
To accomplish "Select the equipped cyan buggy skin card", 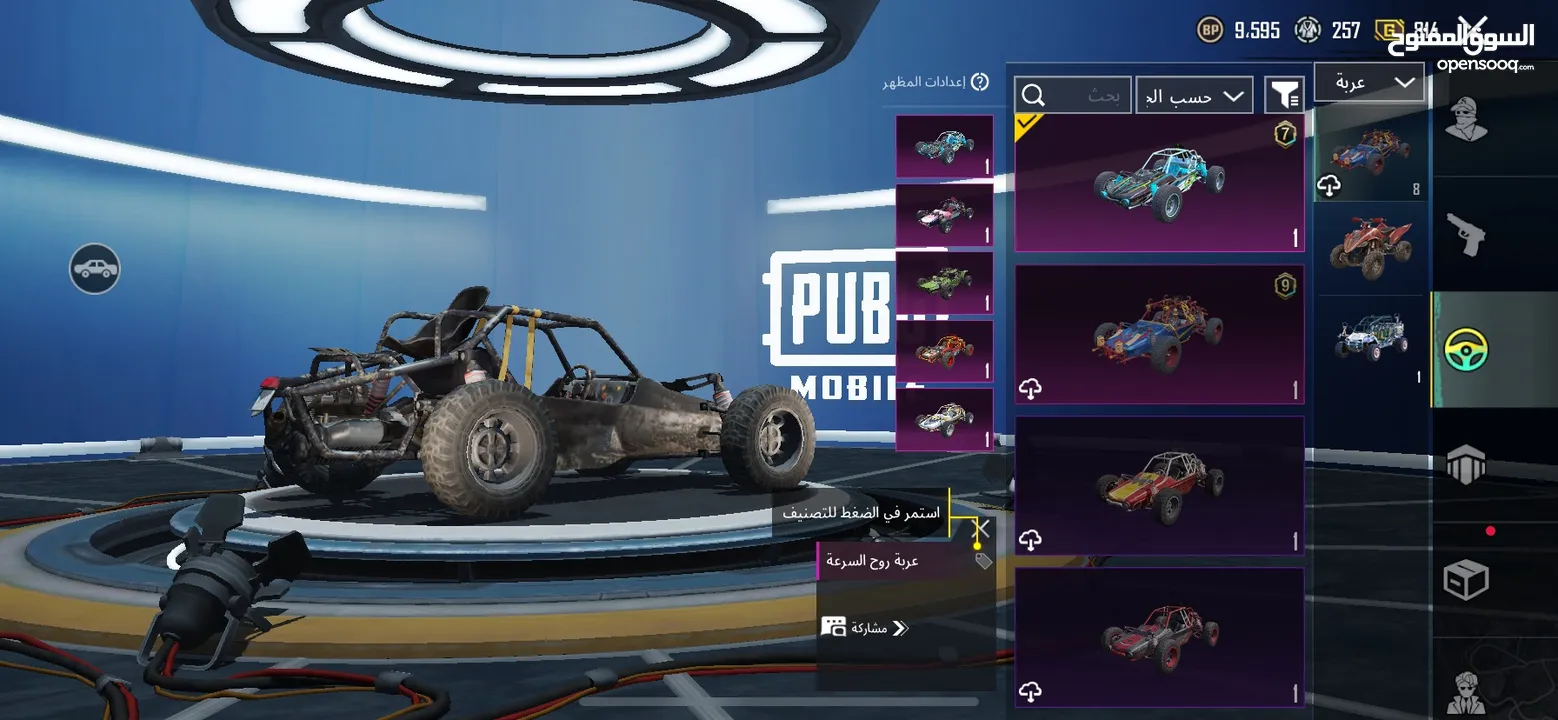I will click(1159, 183).
